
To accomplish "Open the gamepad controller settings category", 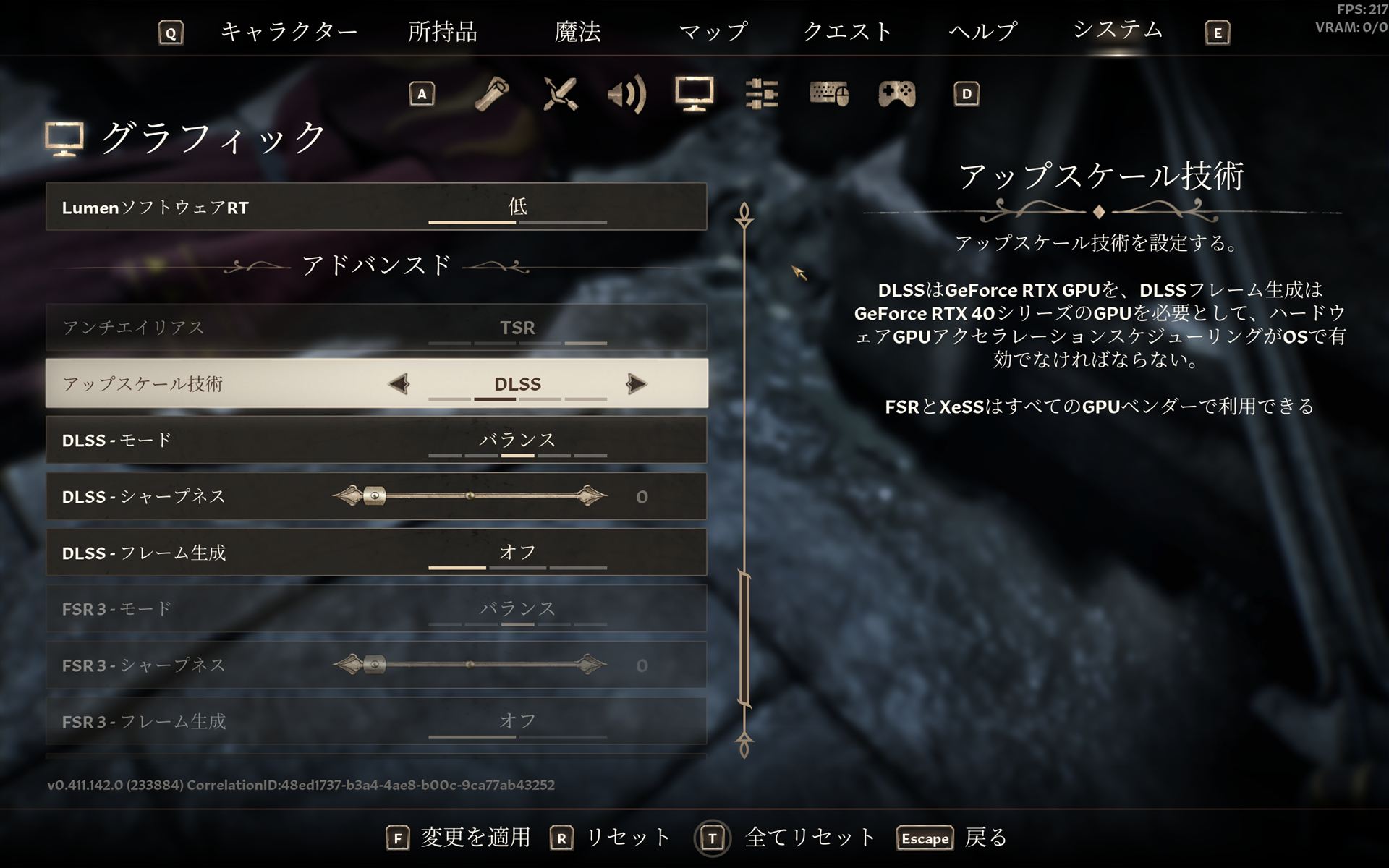I will [897, 94].
